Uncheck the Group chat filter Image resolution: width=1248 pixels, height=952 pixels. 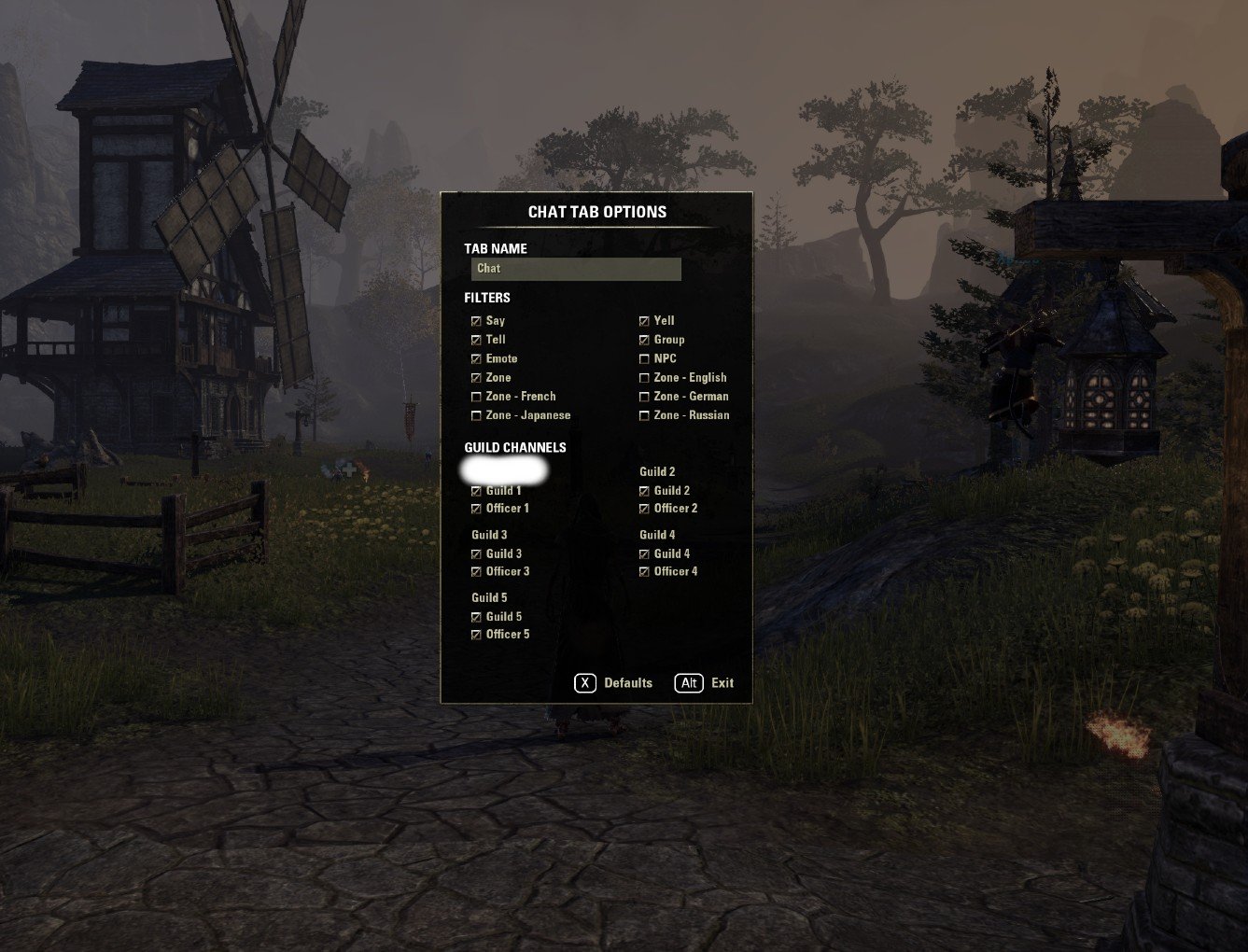pos(644,340)
